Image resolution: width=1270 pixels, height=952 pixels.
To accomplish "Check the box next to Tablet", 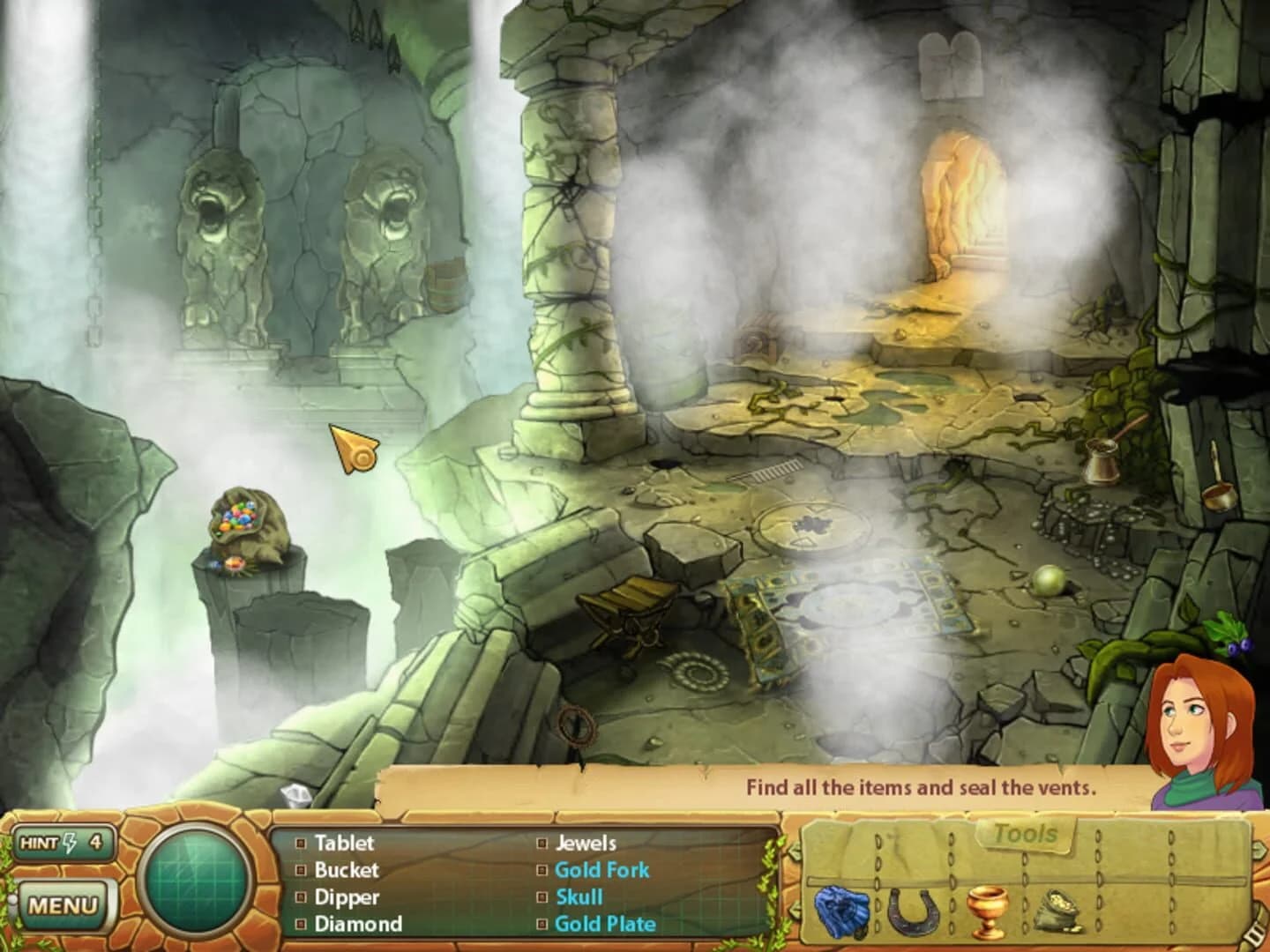I will coord(299,844).
